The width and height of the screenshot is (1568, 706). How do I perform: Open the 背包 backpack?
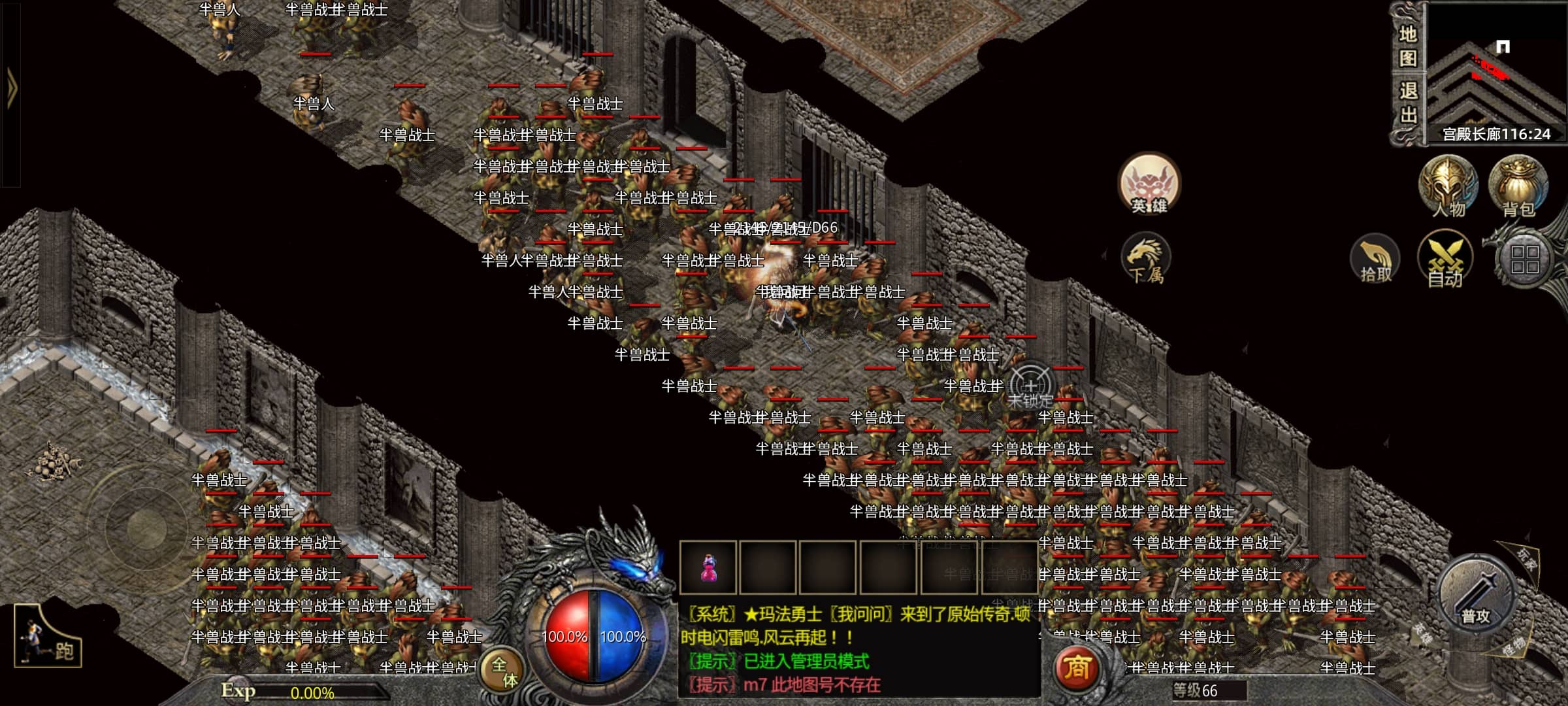tap(1518, 186)
